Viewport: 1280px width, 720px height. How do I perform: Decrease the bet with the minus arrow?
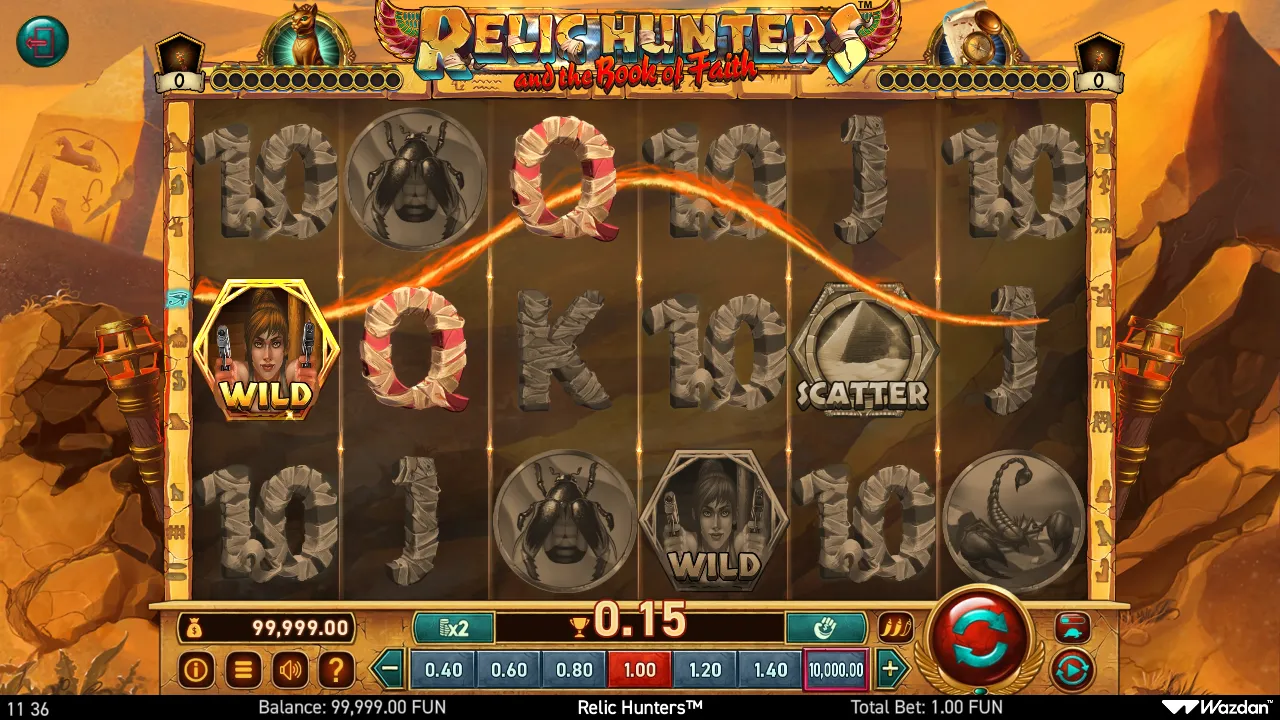point(391,669)
